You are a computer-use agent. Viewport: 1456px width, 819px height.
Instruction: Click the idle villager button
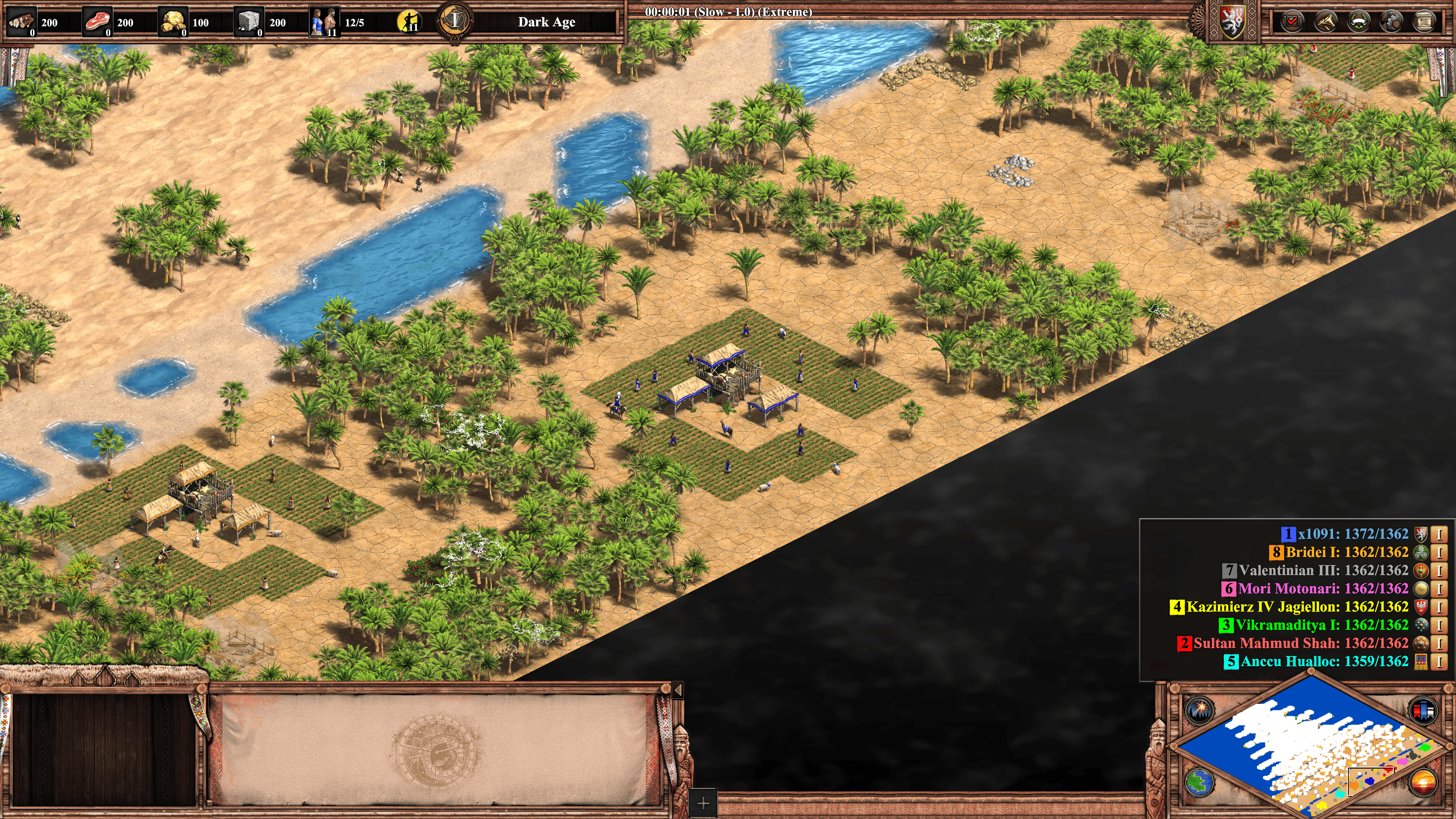point(408,22)
